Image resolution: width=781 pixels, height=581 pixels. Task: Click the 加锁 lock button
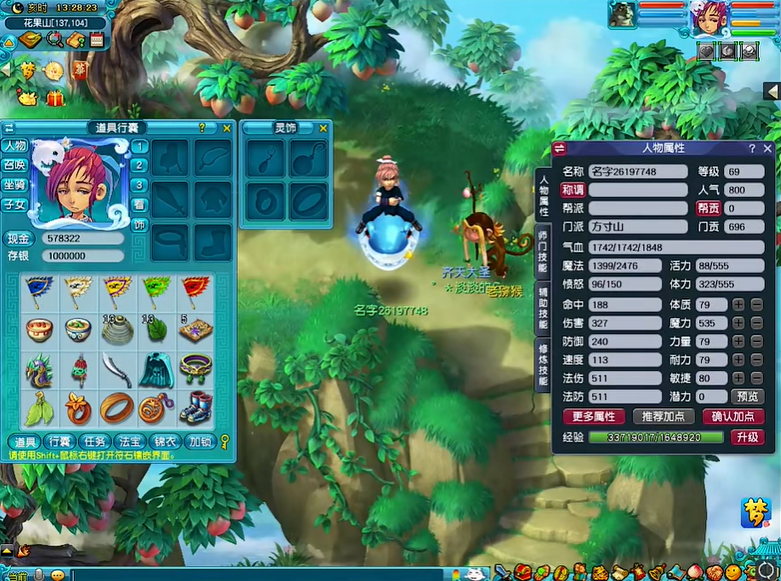coord(199,441)
